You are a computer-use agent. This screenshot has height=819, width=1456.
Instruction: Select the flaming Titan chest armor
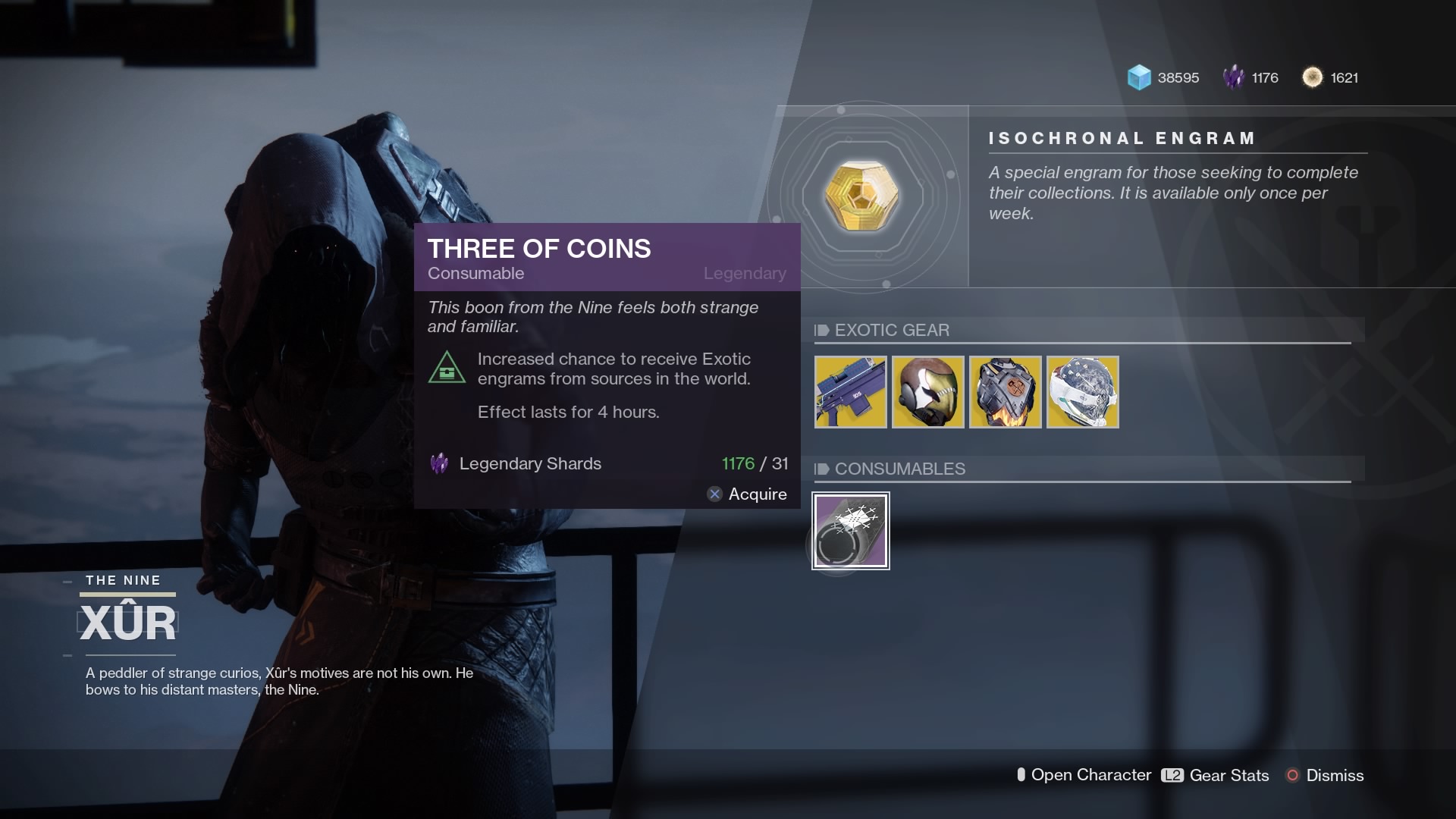point(1005,392)
